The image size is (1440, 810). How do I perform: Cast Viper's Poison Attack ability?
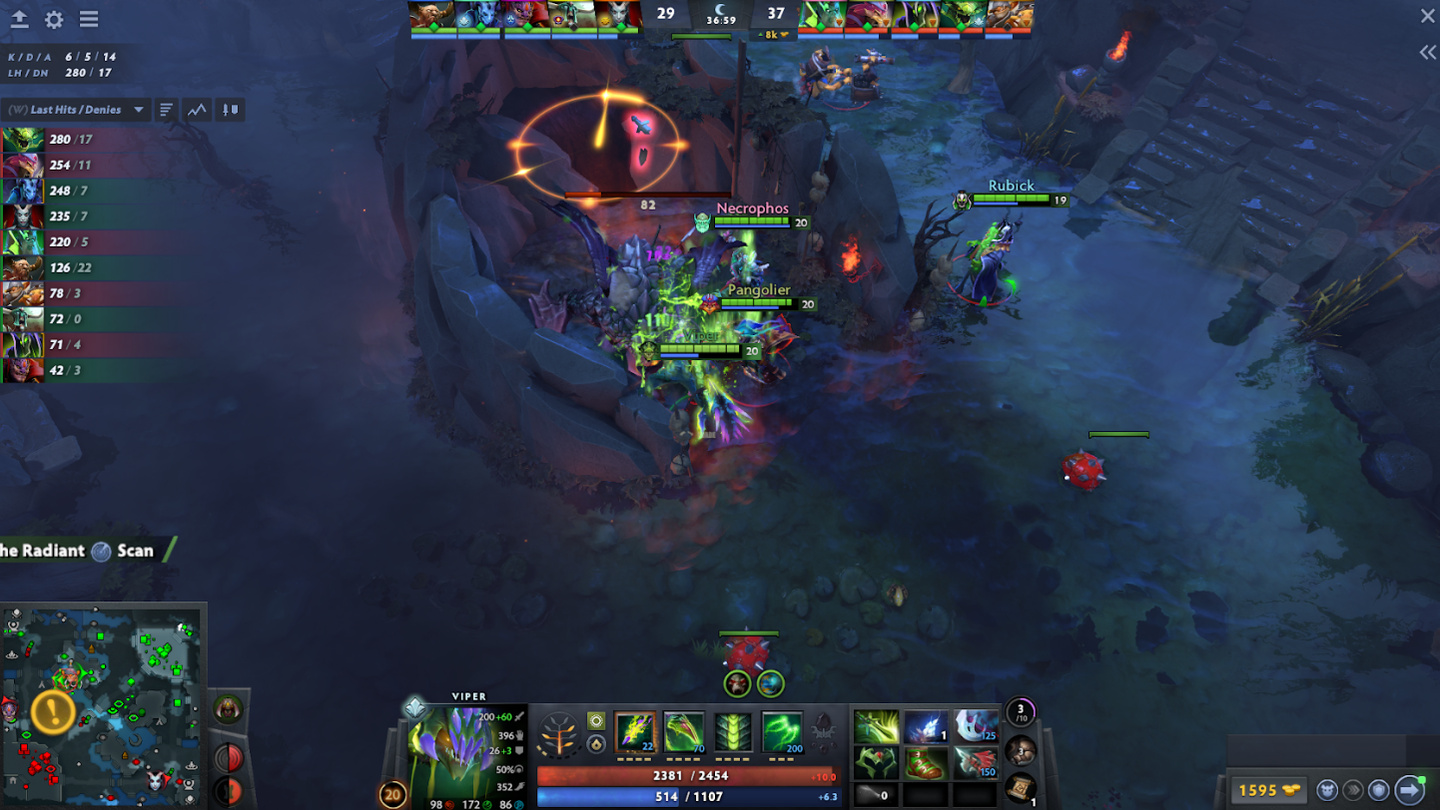click(x=635, y=732)
